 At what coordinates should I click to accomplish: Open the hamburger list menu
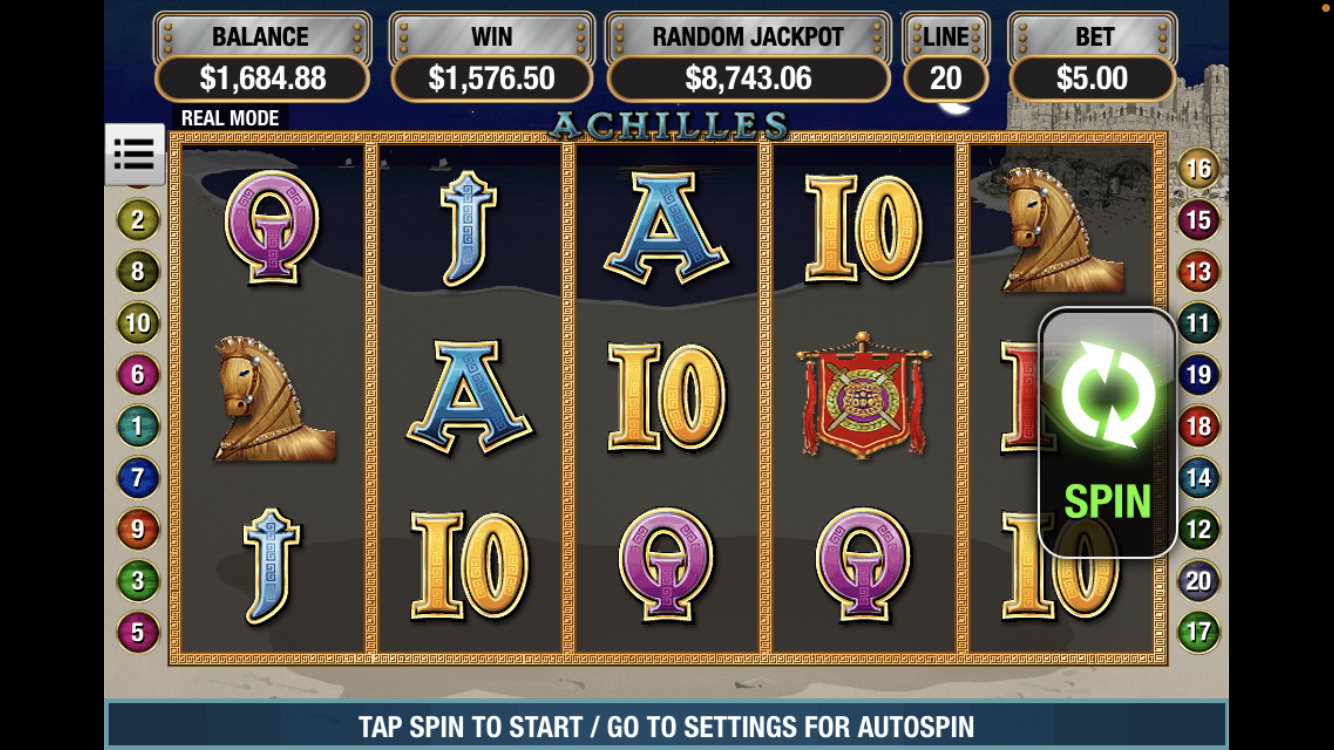point(134,155)
